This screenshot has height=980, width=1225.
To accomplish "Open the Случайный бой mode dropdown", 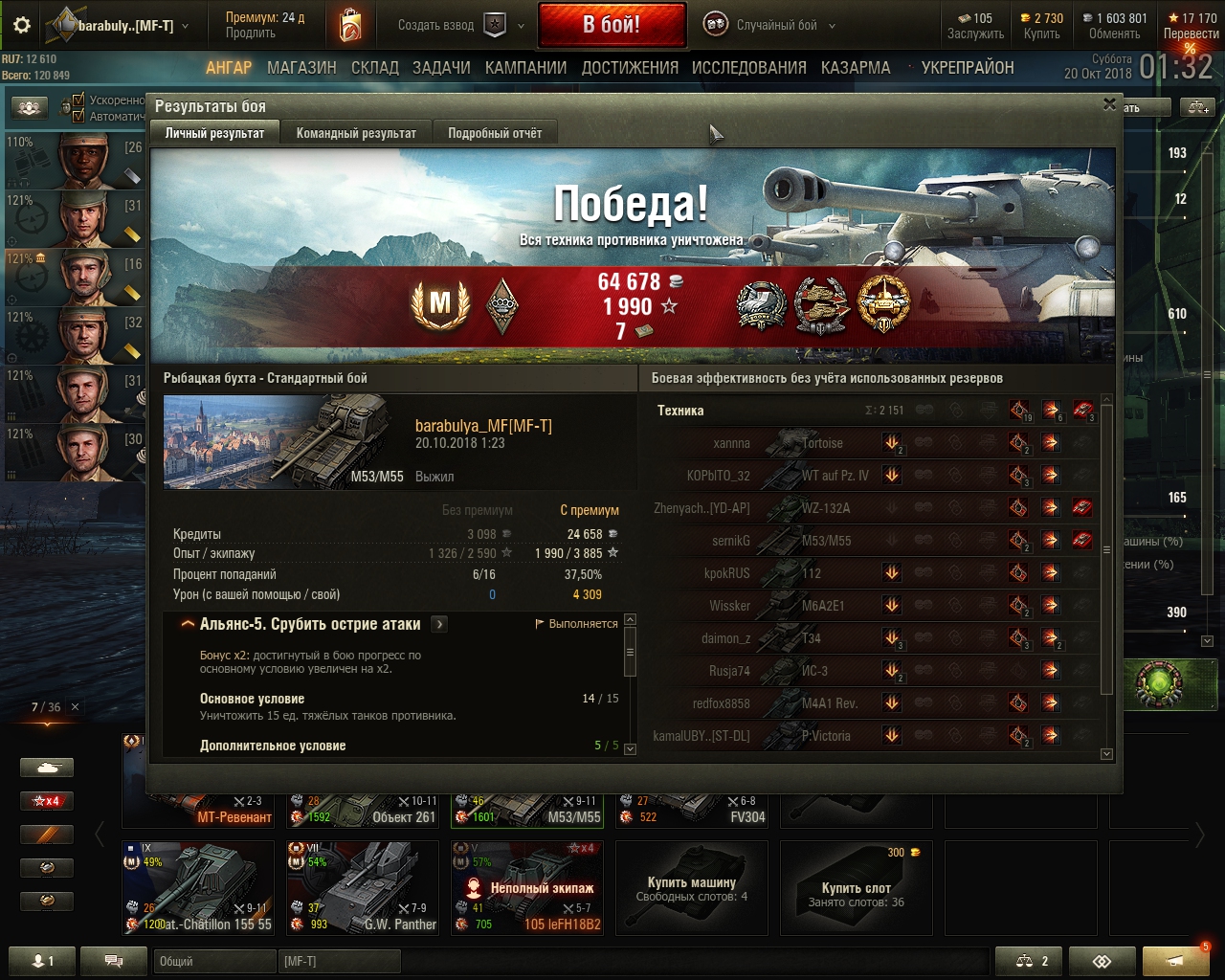I will point(769,25).
